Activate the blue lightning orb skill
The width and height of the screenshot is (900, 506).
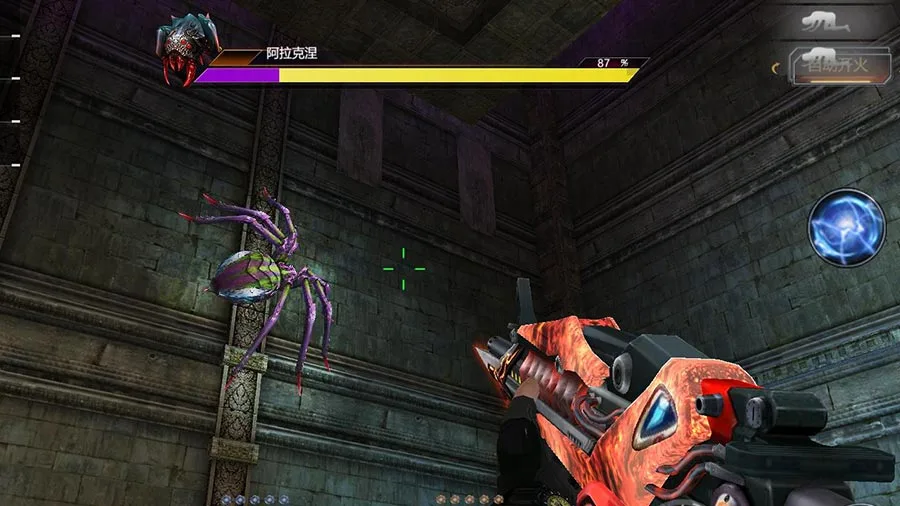[846, 227]
